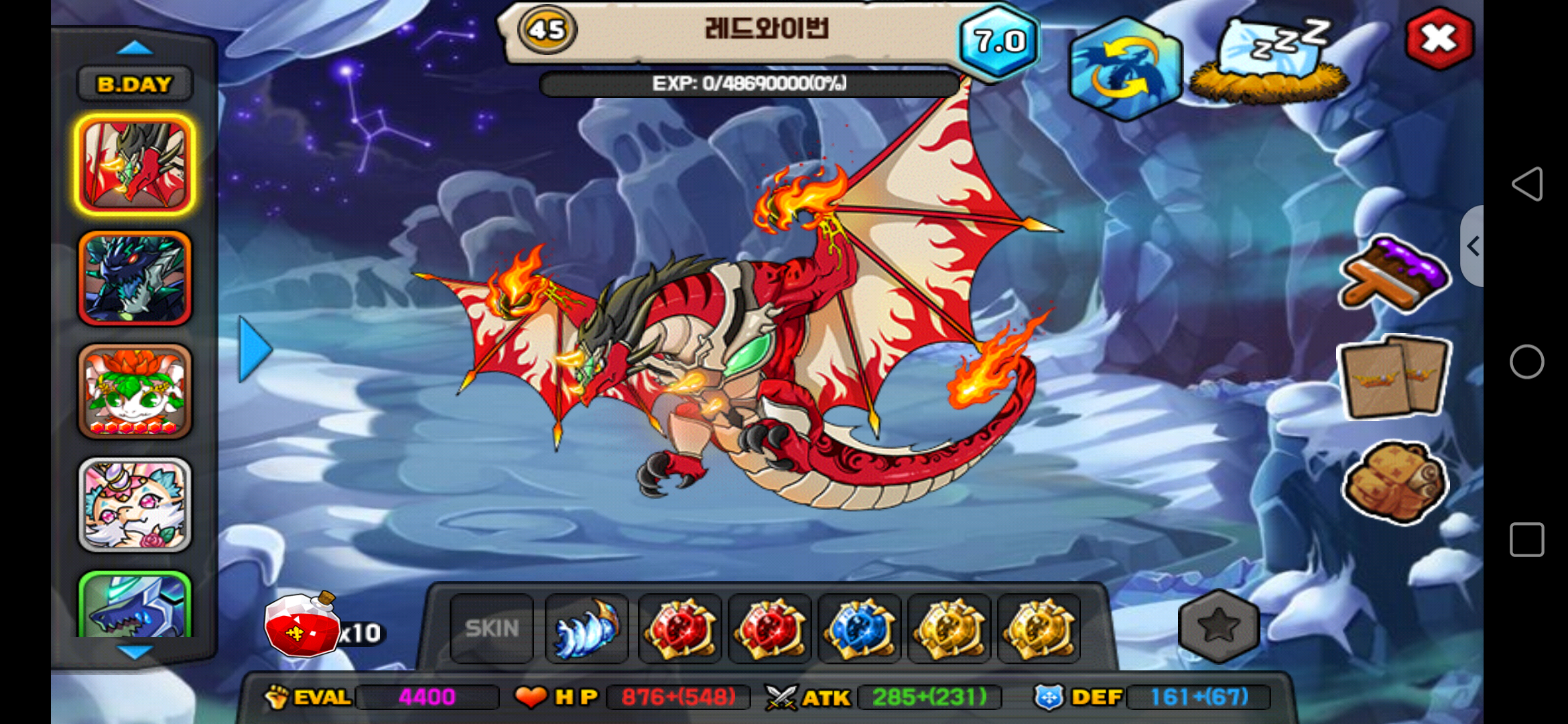Select the blue wing equipment slot
This screenshot has height=724, width=1568.
point(586,628)
